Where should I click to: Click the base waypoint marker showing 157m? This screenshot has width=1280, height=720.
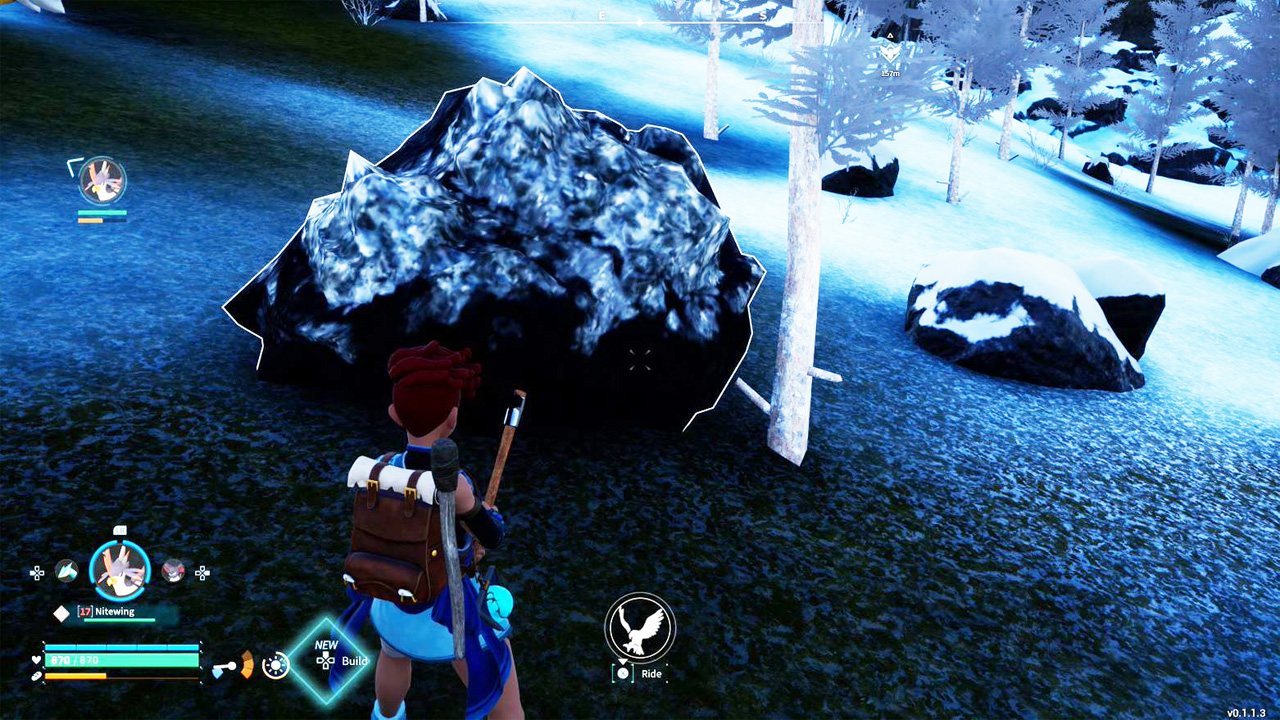point(888,55)
